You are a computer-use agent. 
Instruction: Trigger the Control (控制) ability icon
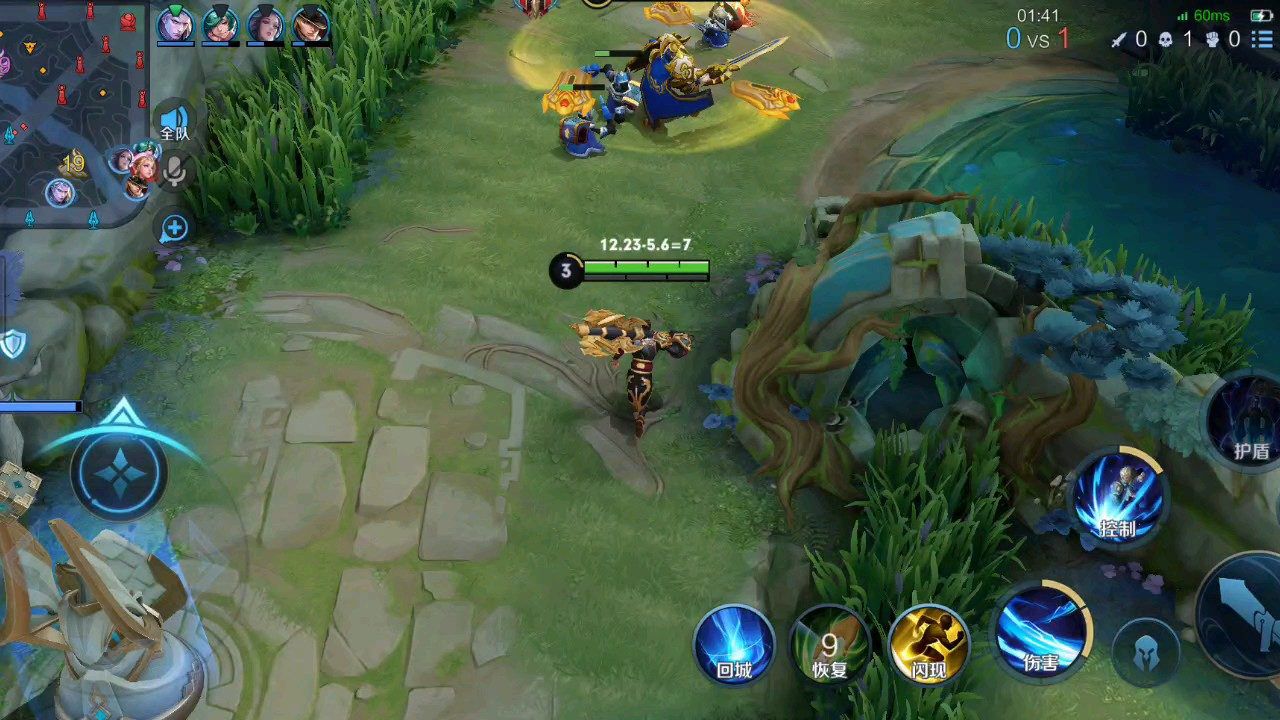tap(1118, 498)
